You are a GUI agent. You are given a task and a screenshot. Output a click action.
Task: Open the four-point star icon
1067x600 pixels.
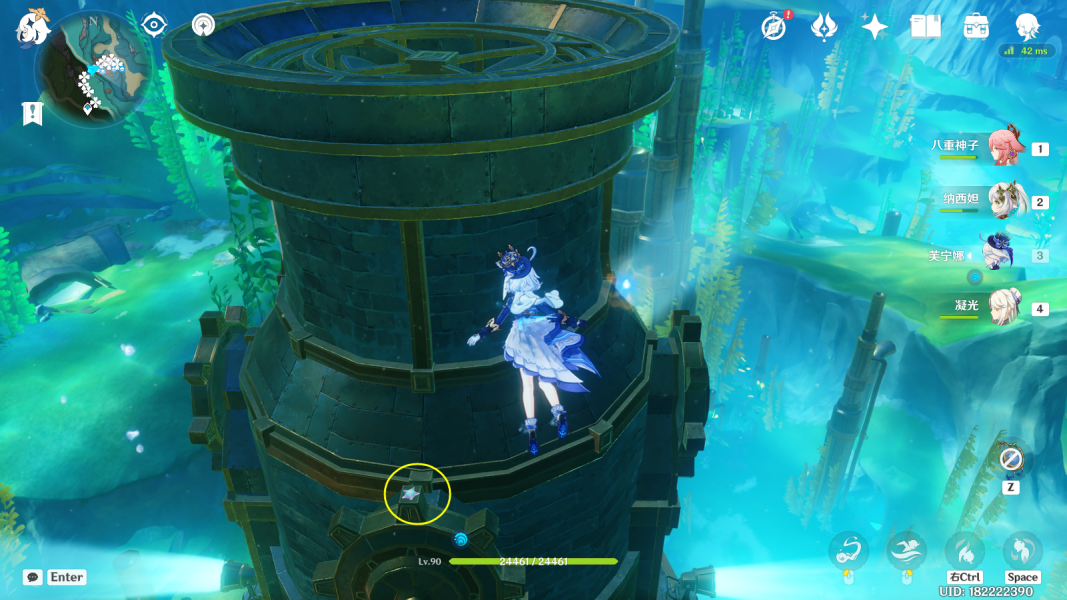click(x=874, y=27)
